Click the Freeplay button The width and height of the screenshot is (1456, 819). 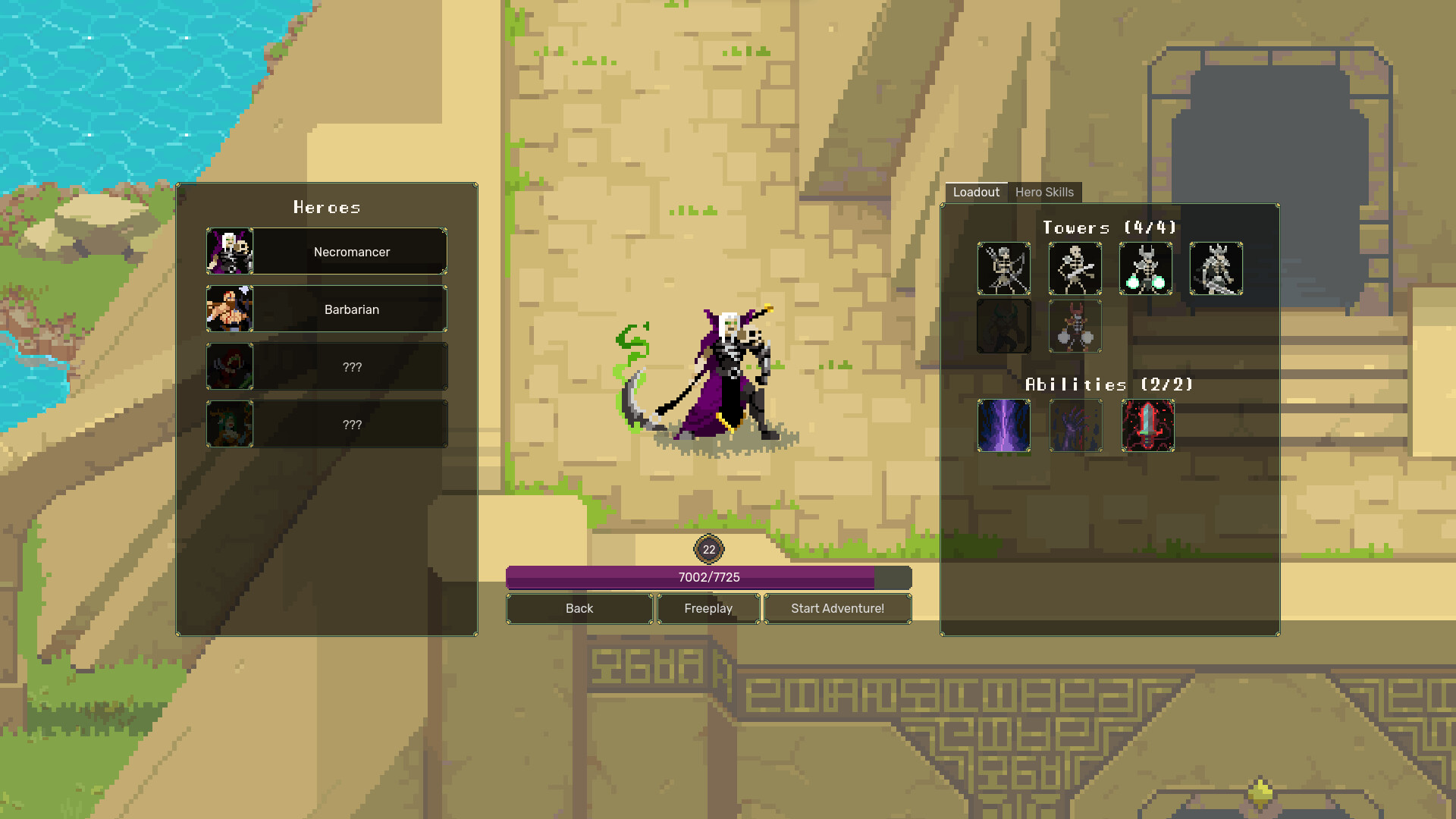(708, 608)
